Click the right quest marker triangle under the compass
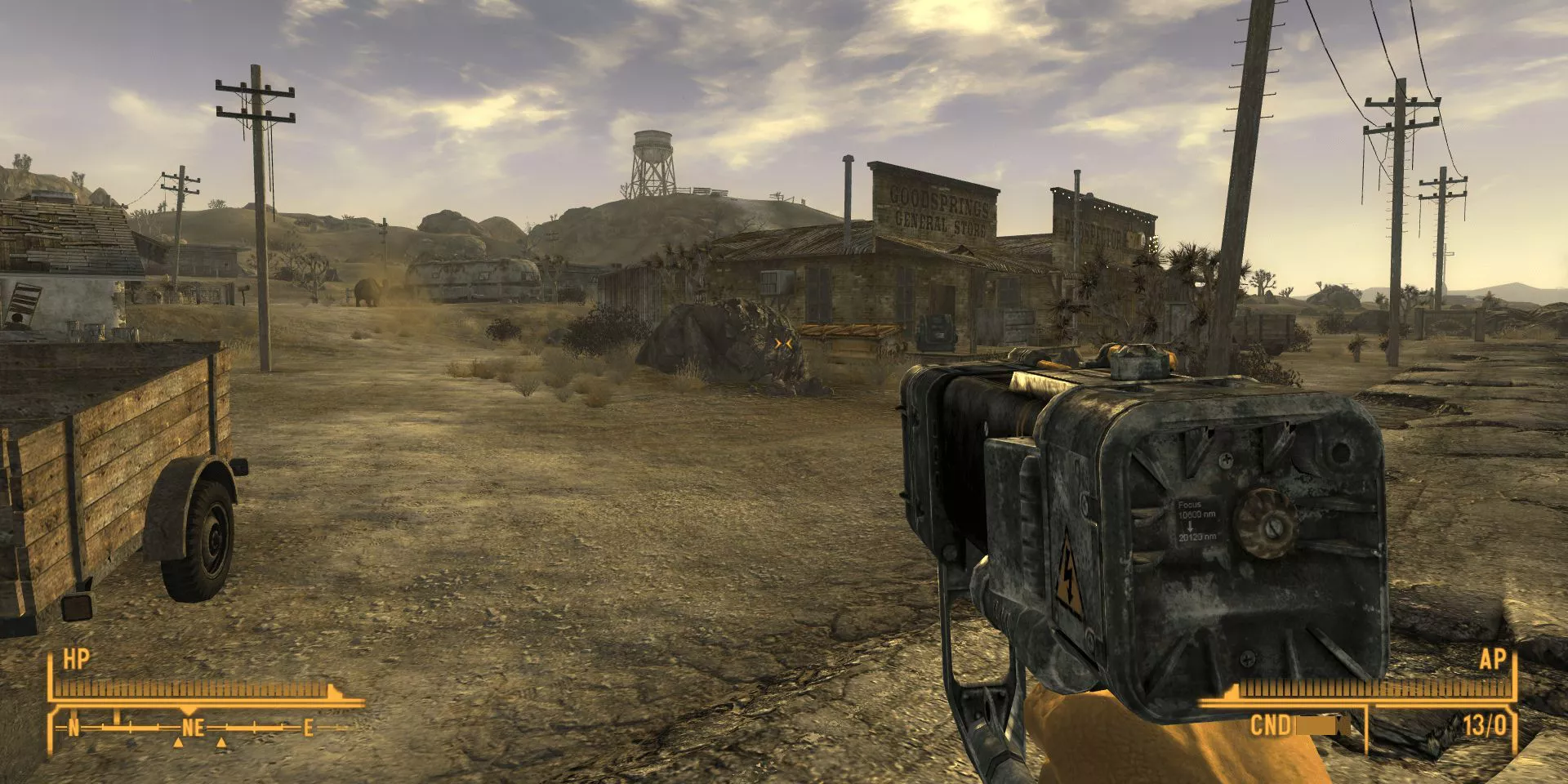Viewport: 1568px width, 784px height. tap(222, 743)
